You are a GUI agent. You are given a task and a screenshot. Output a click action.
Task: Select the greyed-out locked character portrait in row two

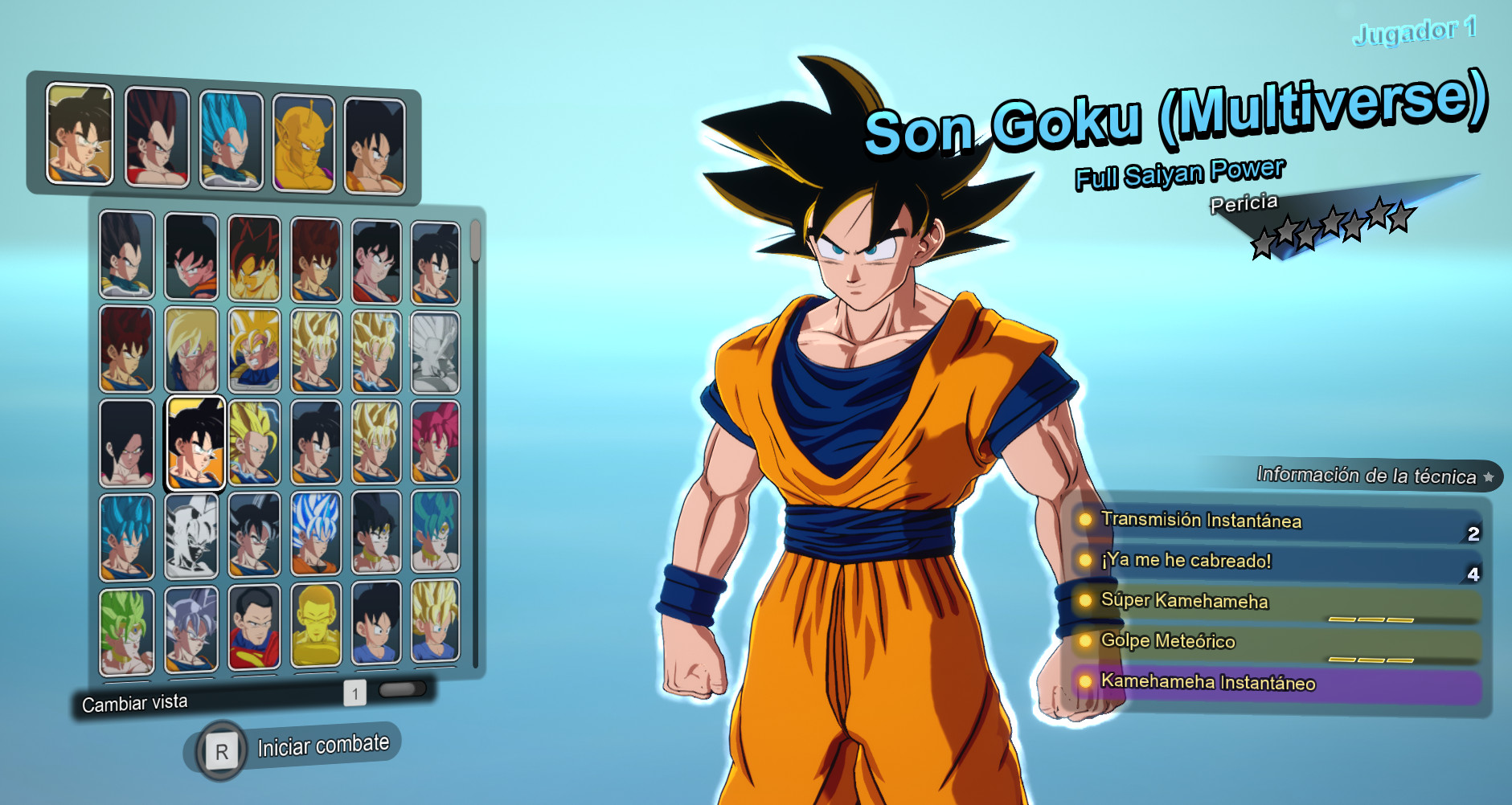point(436,351)
